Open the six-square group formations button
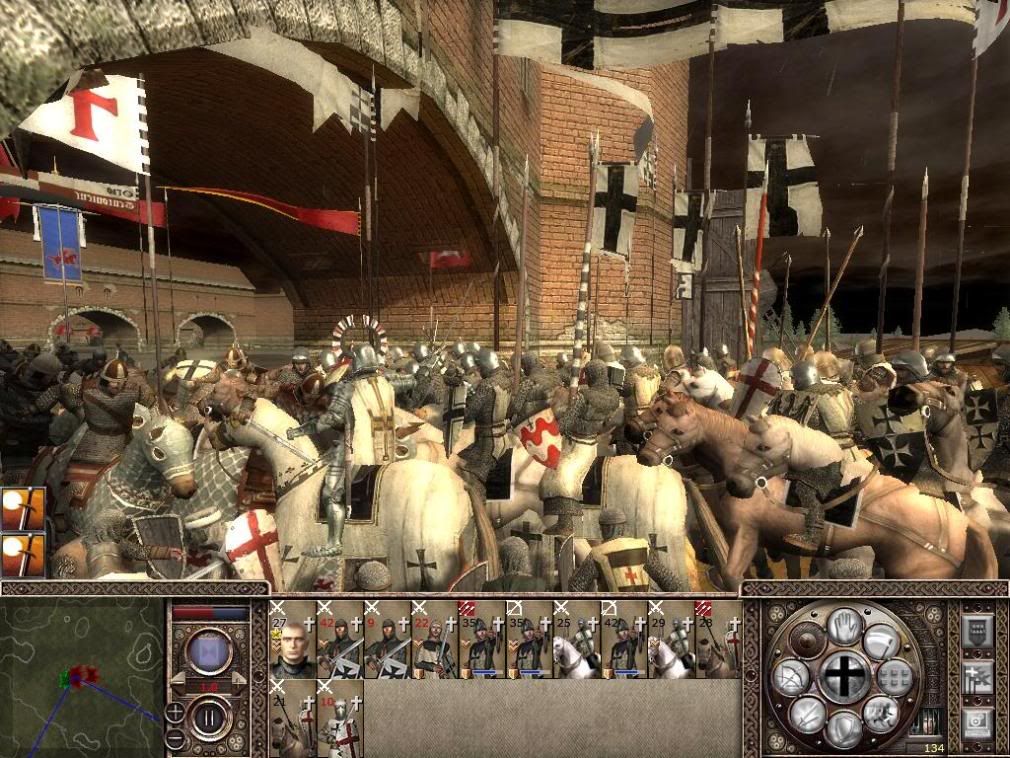Image resolution: width=1010 pixels, height=758 pixels. (895, 677)
